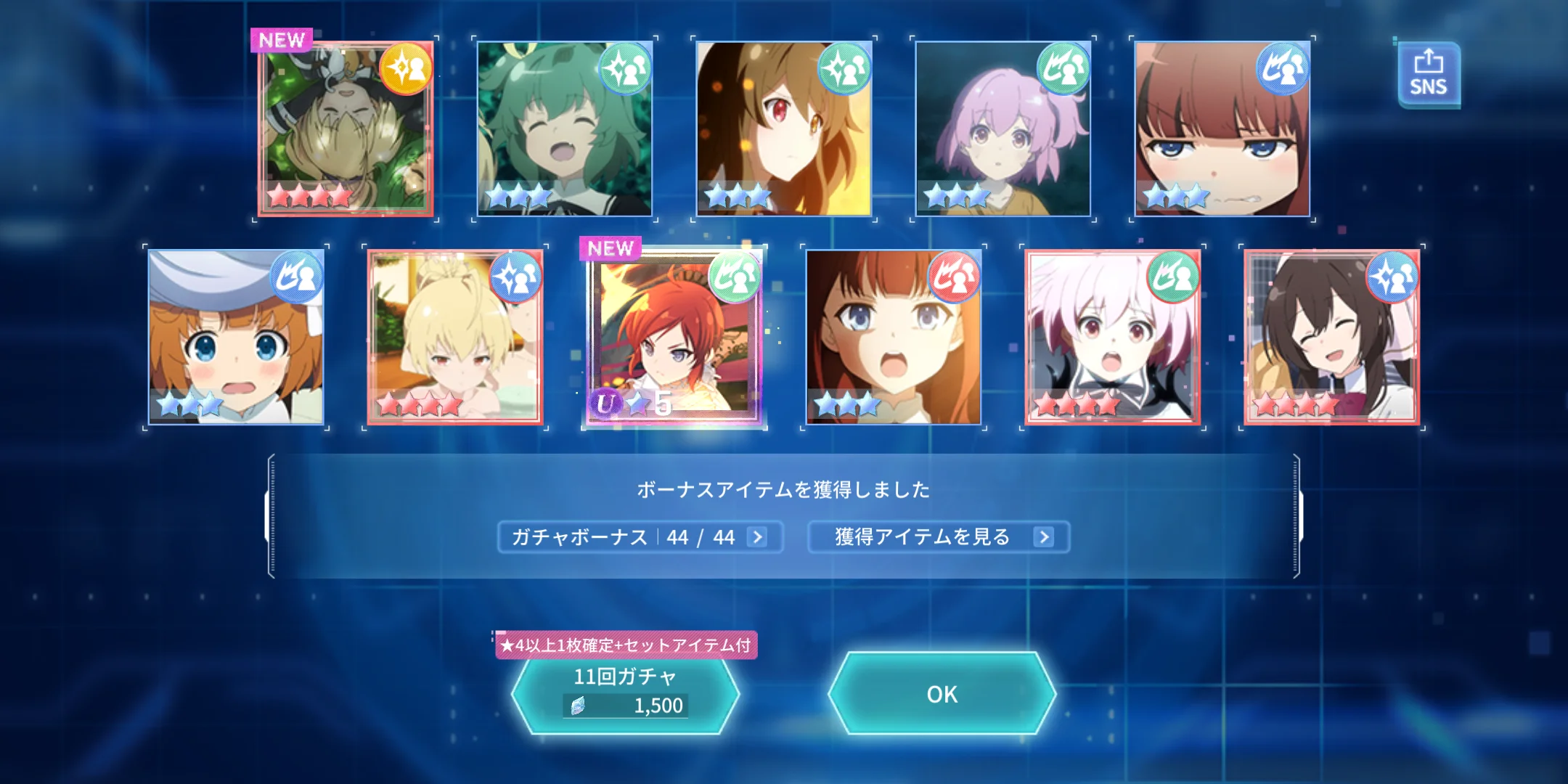
Task: Choose the brown-haired red-eyed girl card
Action: pos(784,128)
